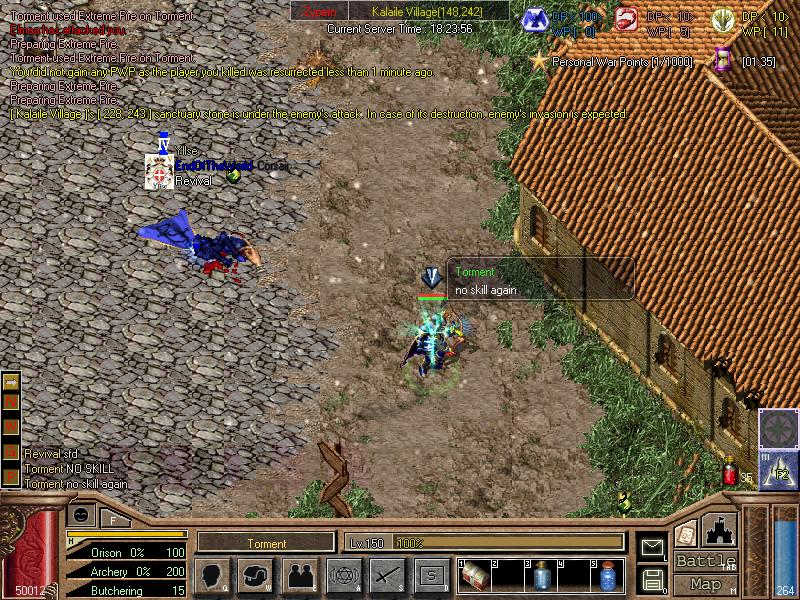The height and width of the screenshot is (600, 800).
Task: Open the character head profile button
Action: pos(211,575)
